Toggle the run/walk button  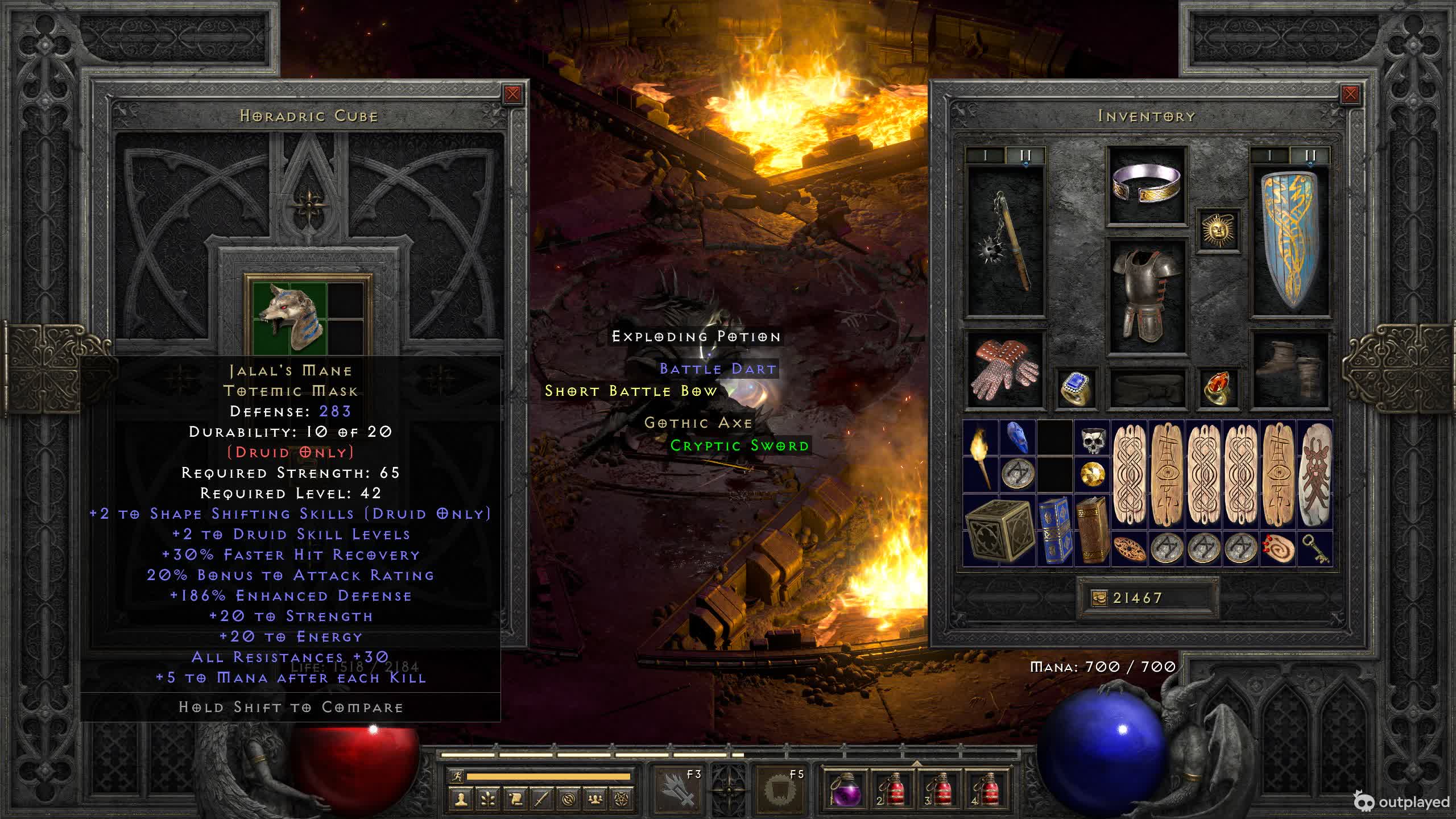click(457, 776)
